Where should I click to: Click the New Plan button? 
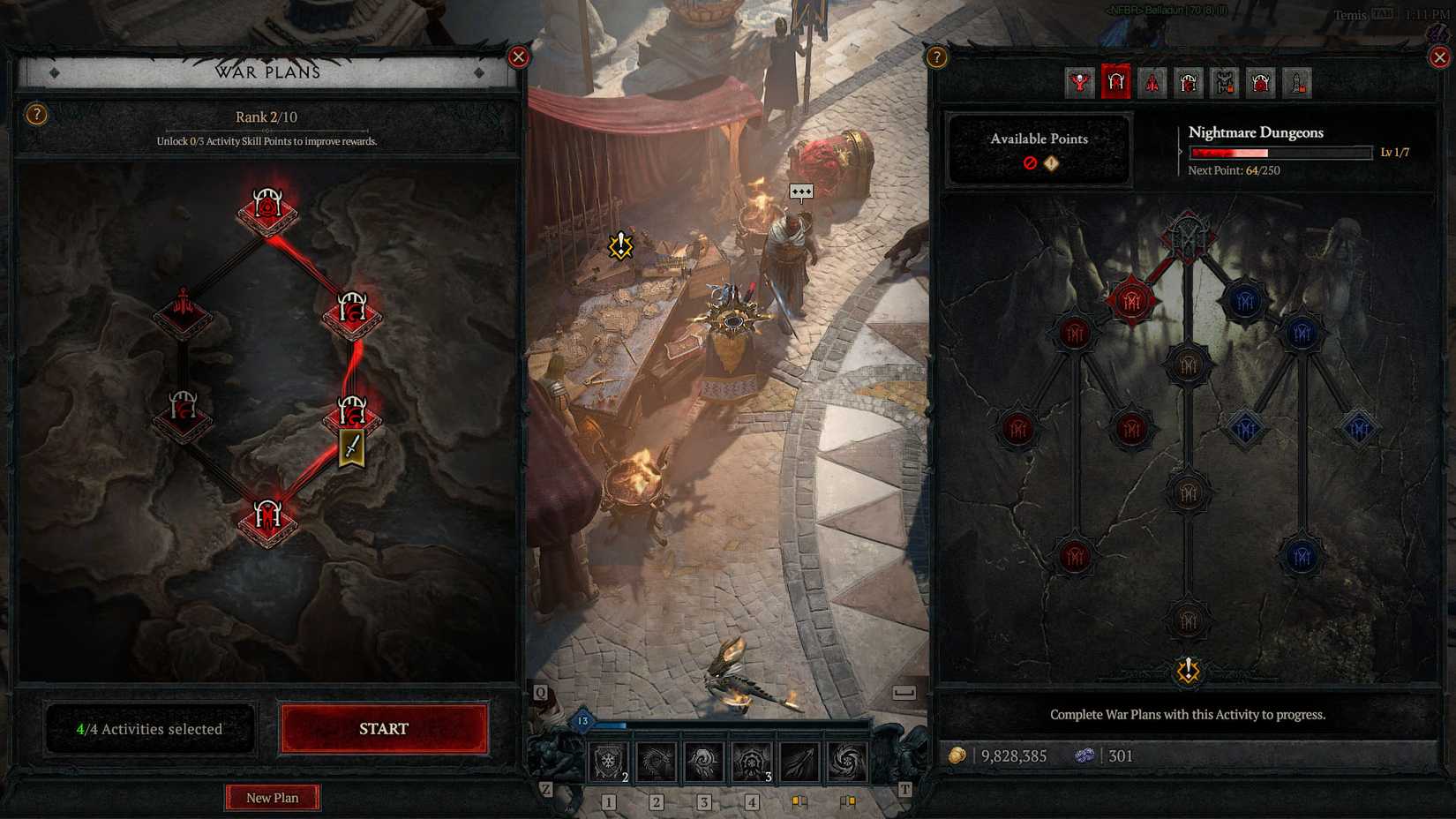pos(273,797)
